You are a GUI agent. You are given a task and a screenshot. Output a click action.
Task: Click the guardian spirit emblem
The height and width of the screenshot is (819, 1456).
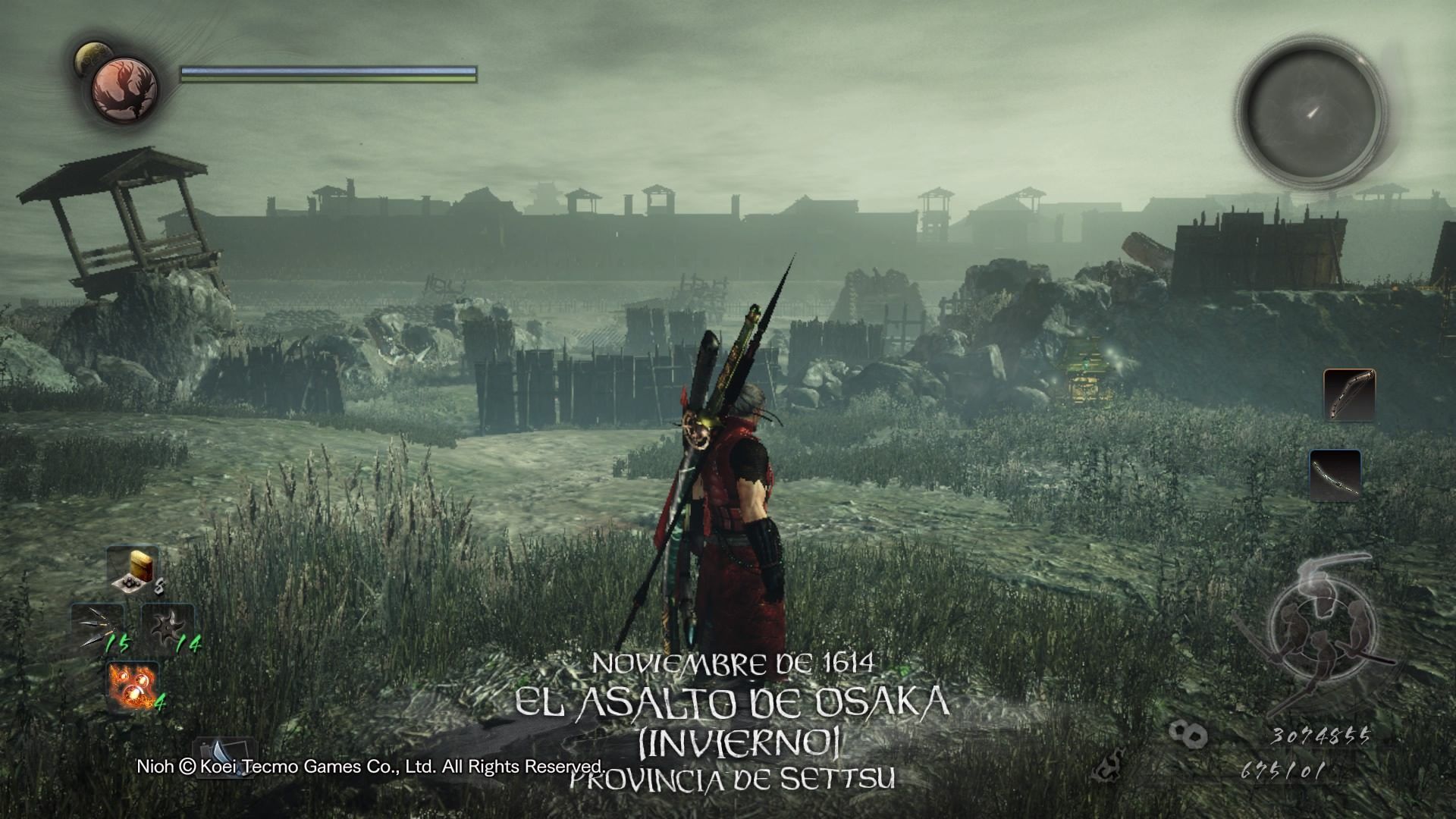pyautogui.click(x=125, y=89)
